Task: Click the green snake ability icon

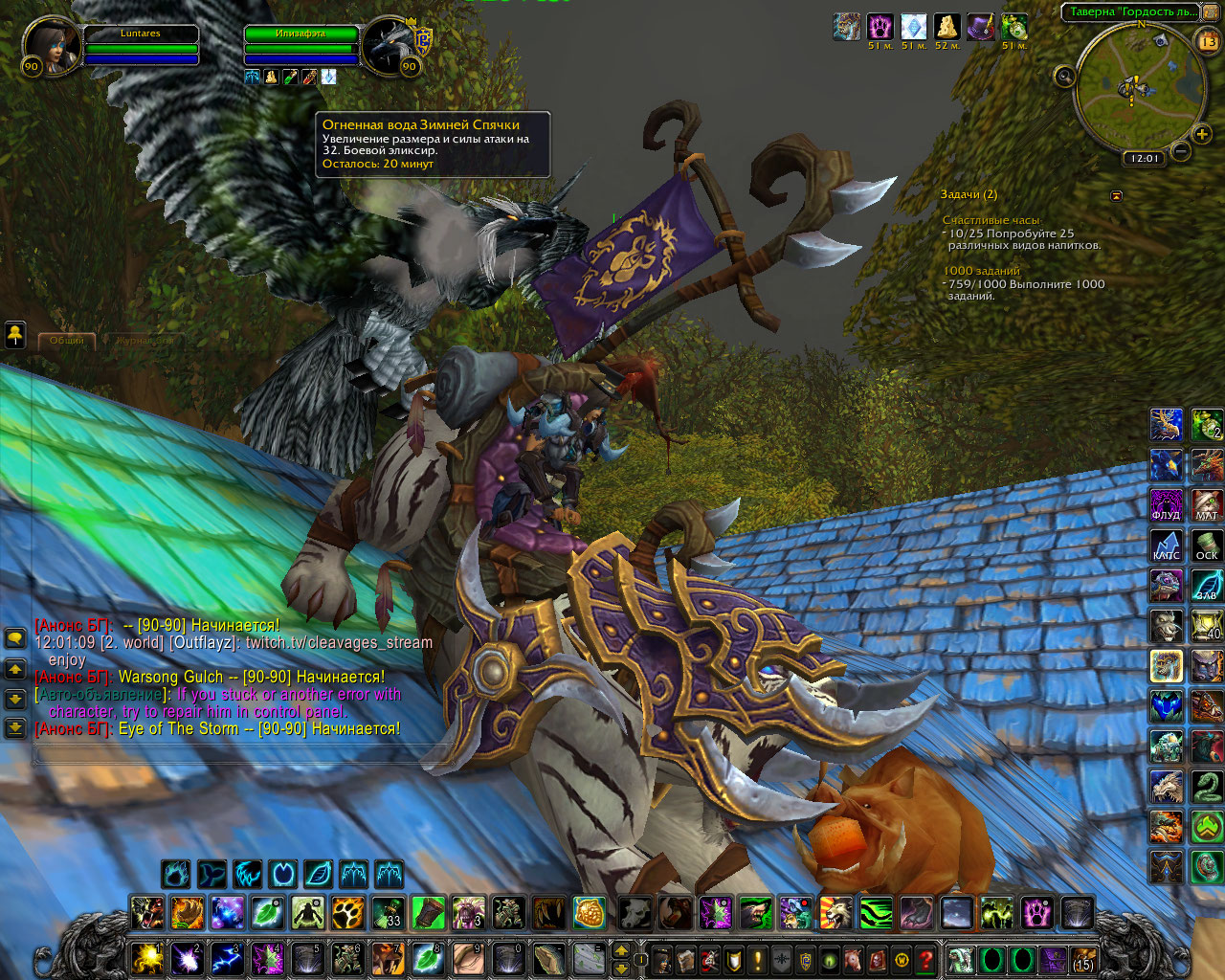Action: pyautogui.click(x=1207, y=787)
